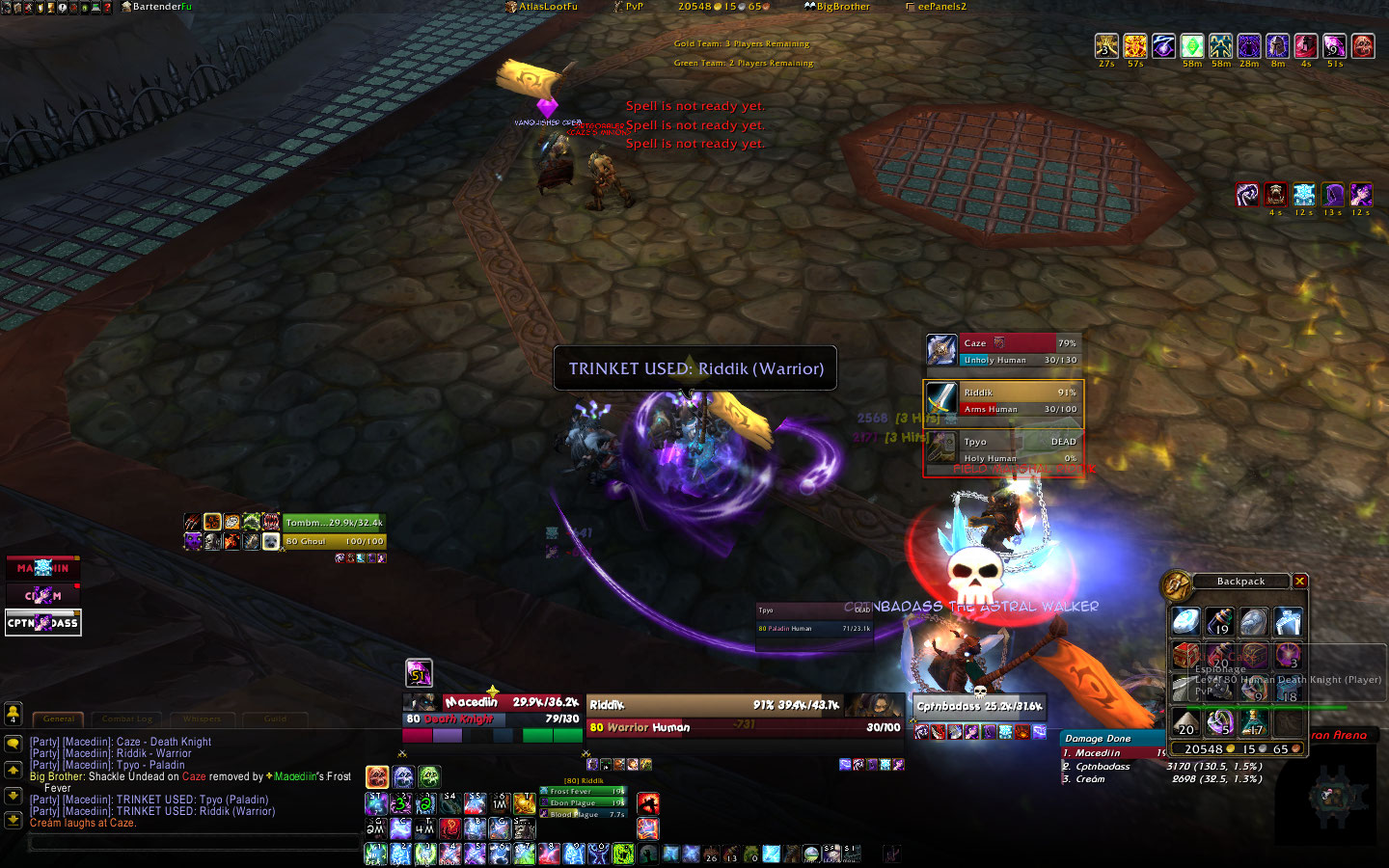Open the social button above chat

[14, 713]
